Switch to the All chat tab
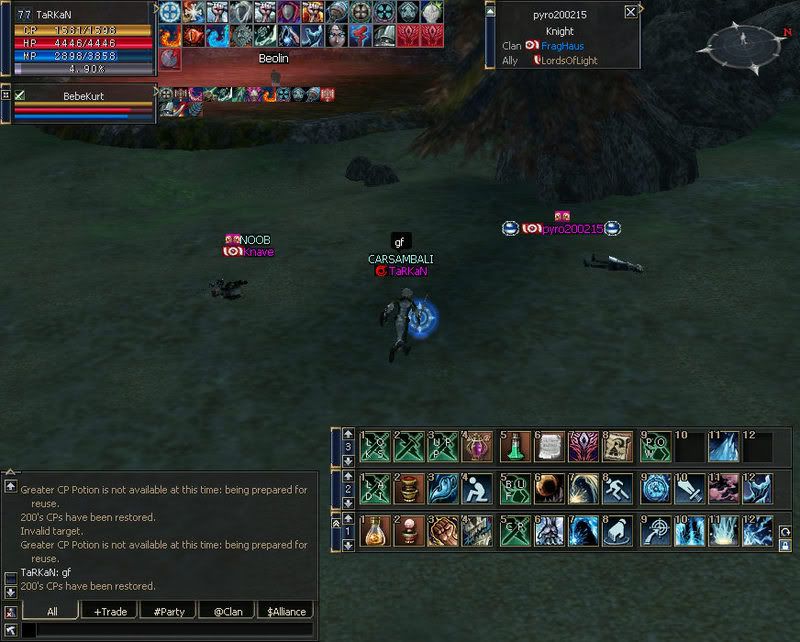This screenshot has width=800, height=642. click(x=52, y=611)
